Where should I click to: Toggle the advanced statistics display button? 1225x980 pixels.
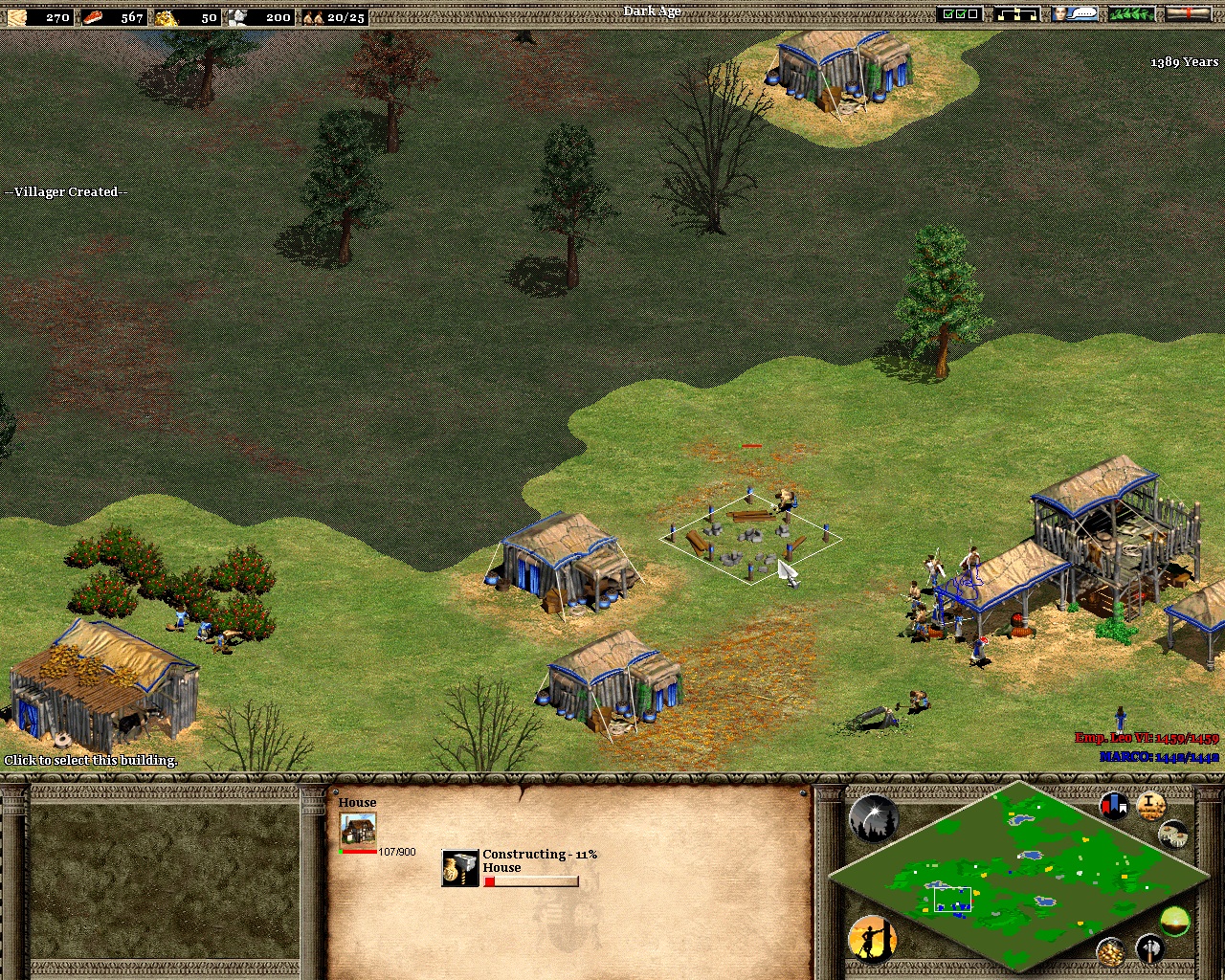click(x=1150, y=806)
